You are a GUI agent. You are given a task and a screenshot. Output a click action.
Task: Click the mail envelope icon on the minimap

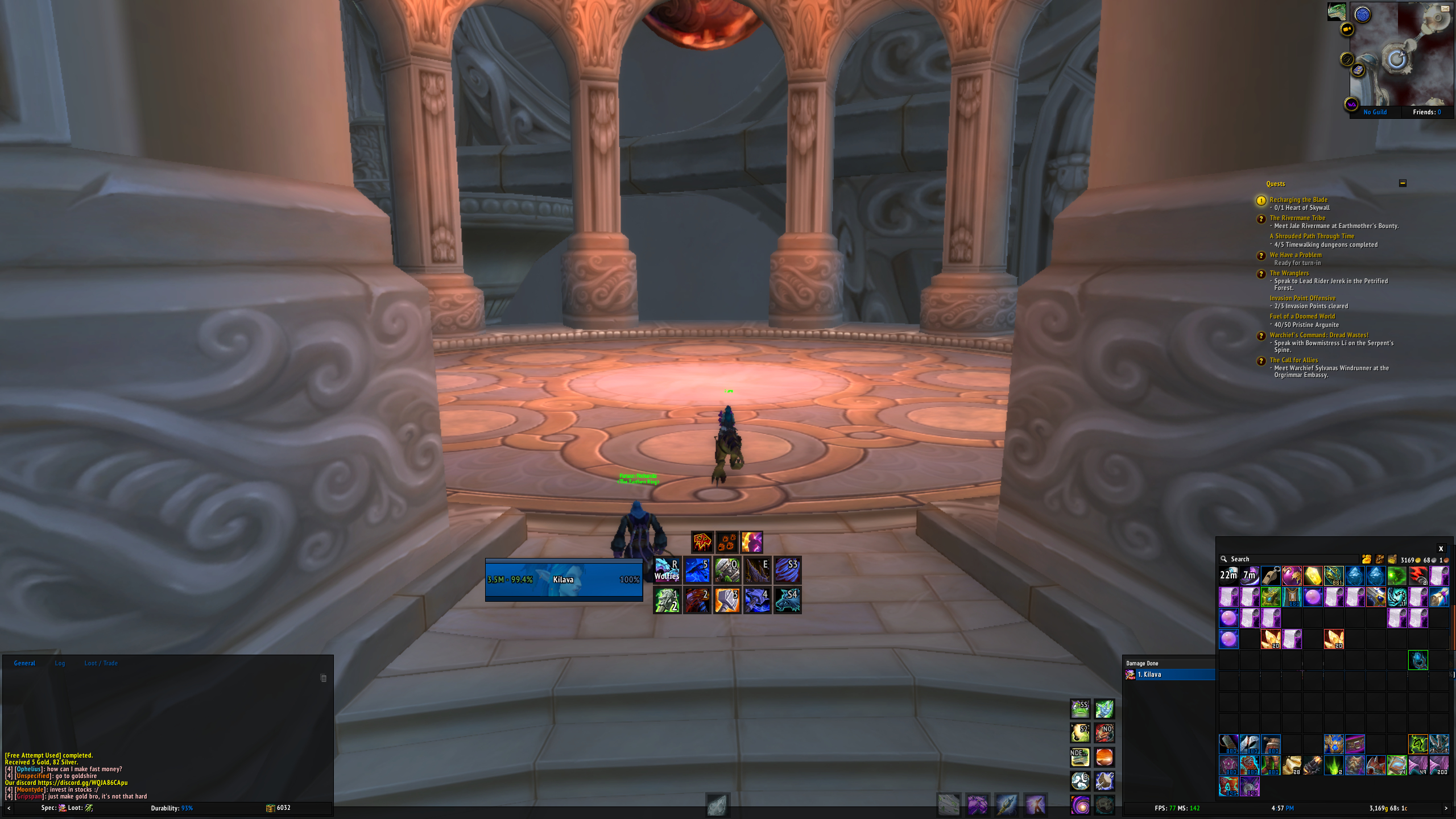tap(1445, 8)
